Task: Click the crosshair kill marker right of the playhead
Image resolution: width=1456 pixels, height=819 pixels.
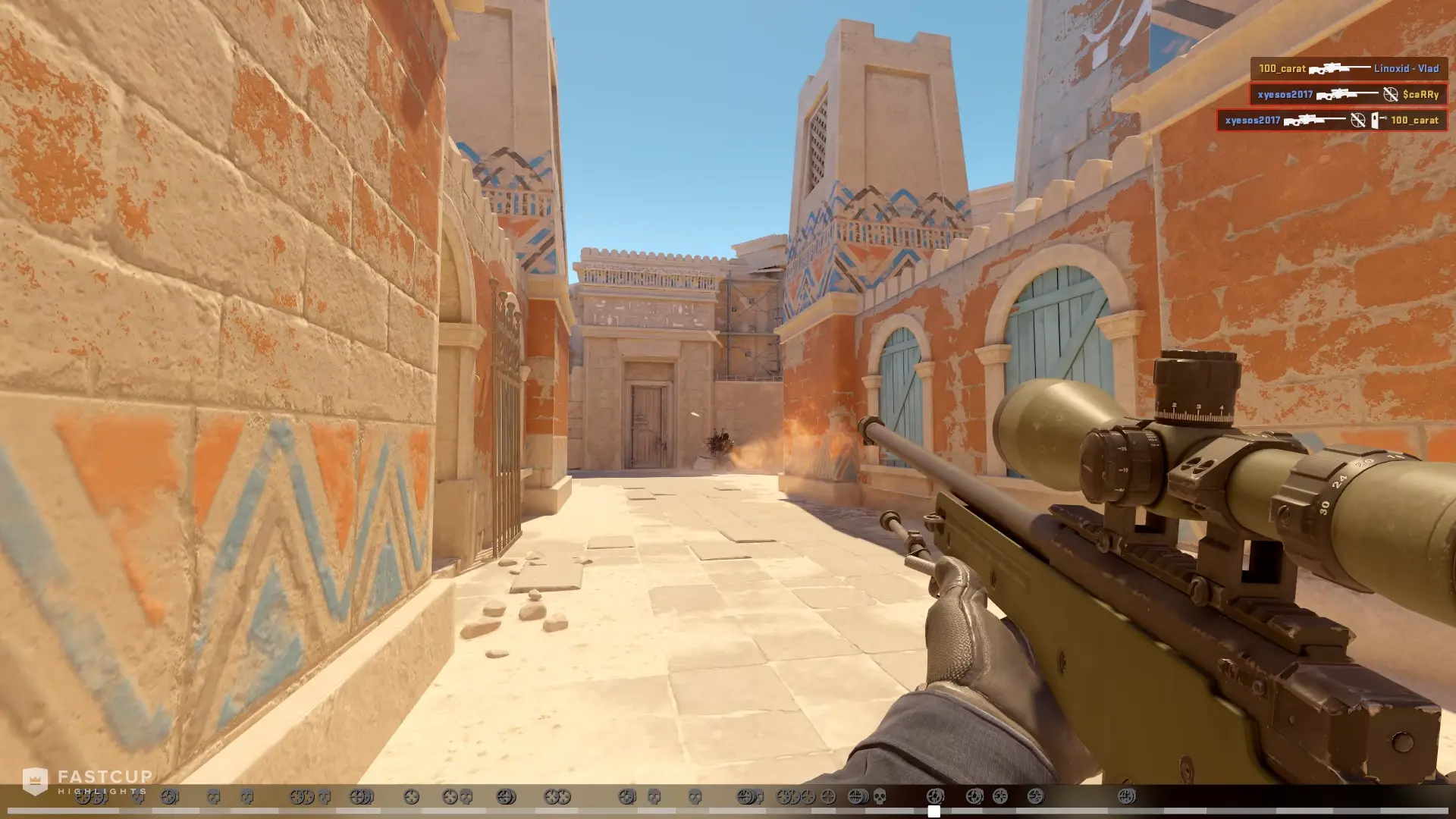Action: click(974, 795)
